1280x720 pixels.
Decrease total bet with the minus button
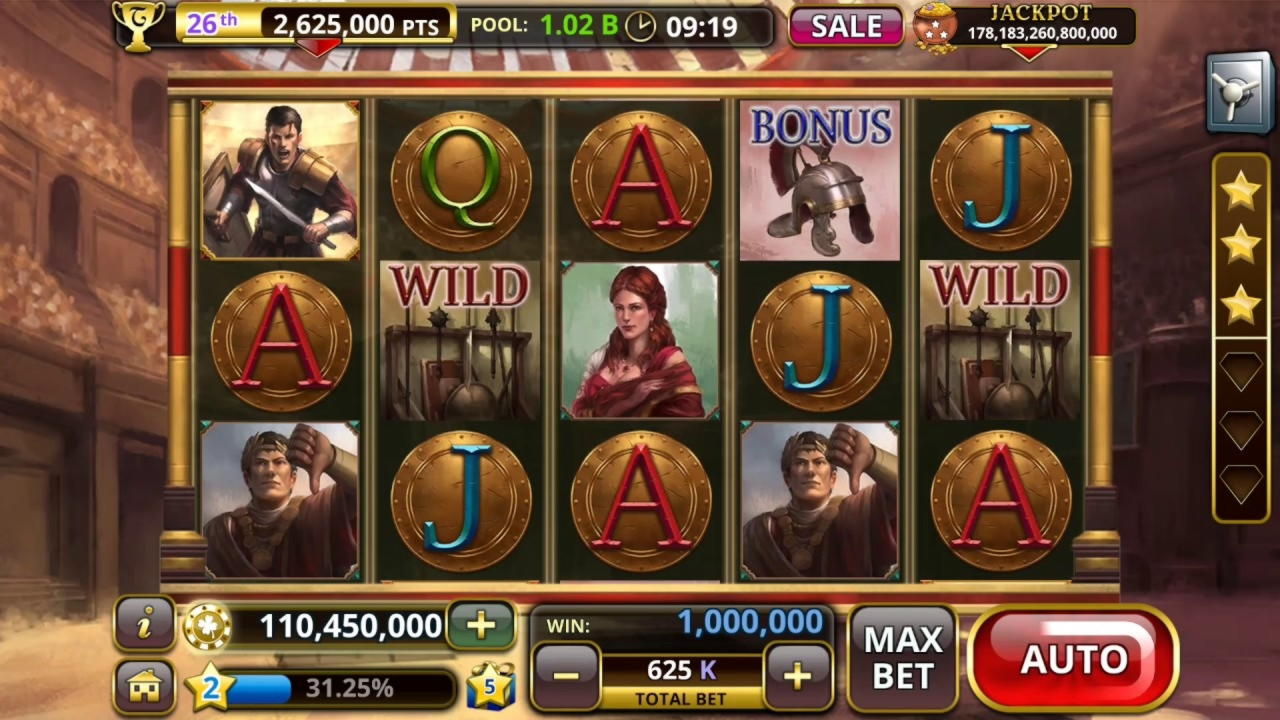point(565,676)
